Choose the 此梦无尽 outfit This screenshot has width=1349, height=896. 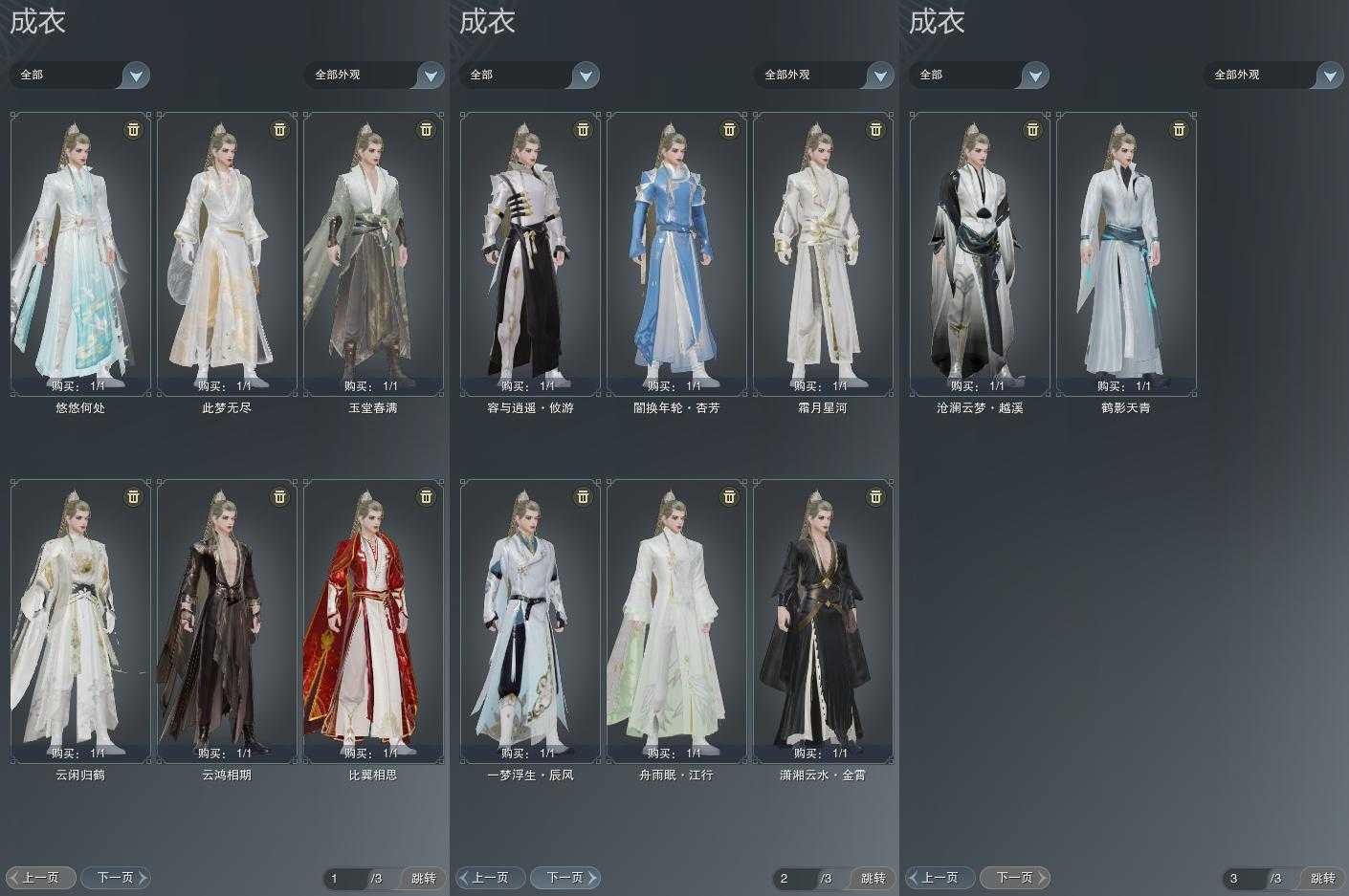click(227, 253)
